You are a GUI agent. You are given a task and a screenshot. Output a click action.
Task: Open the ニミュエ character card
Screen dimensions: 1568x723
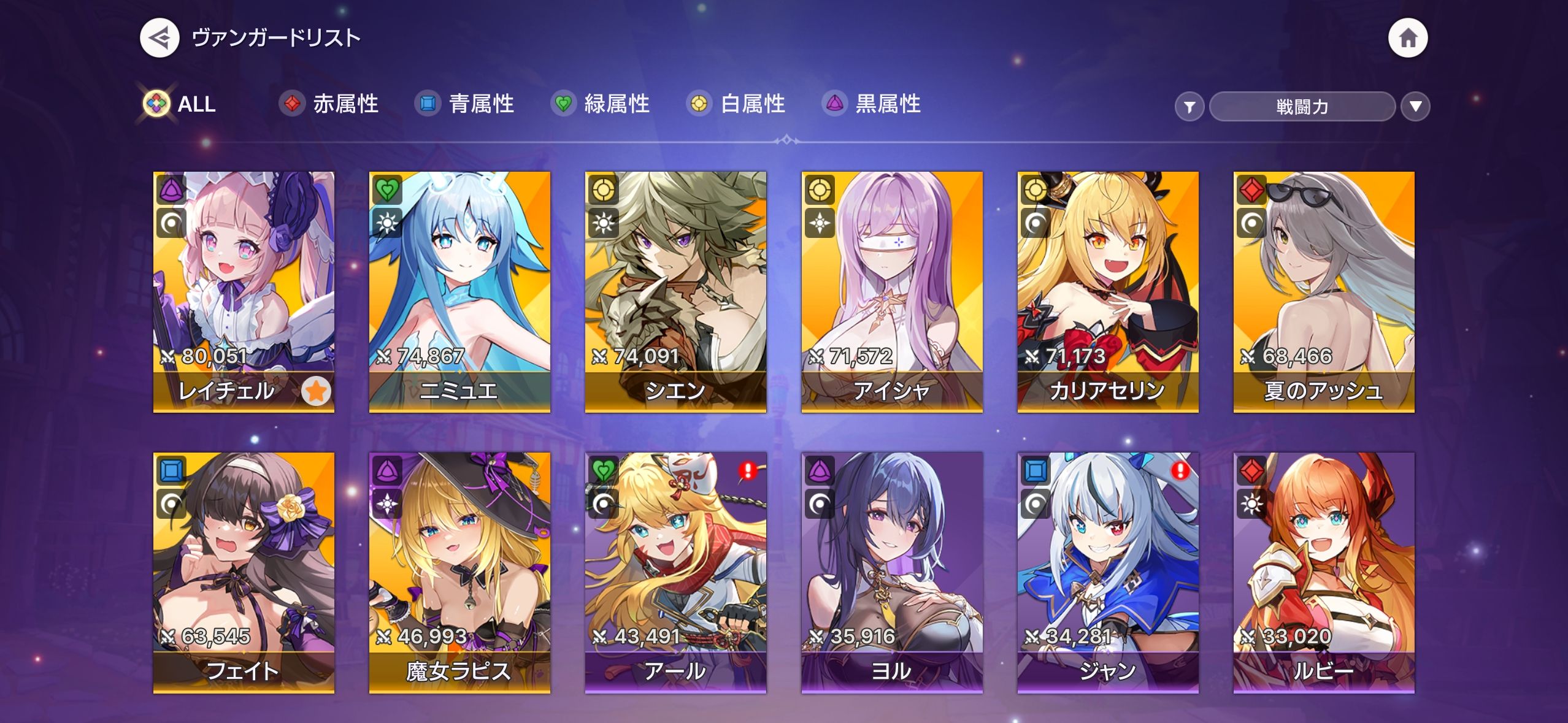click(459, 291)
